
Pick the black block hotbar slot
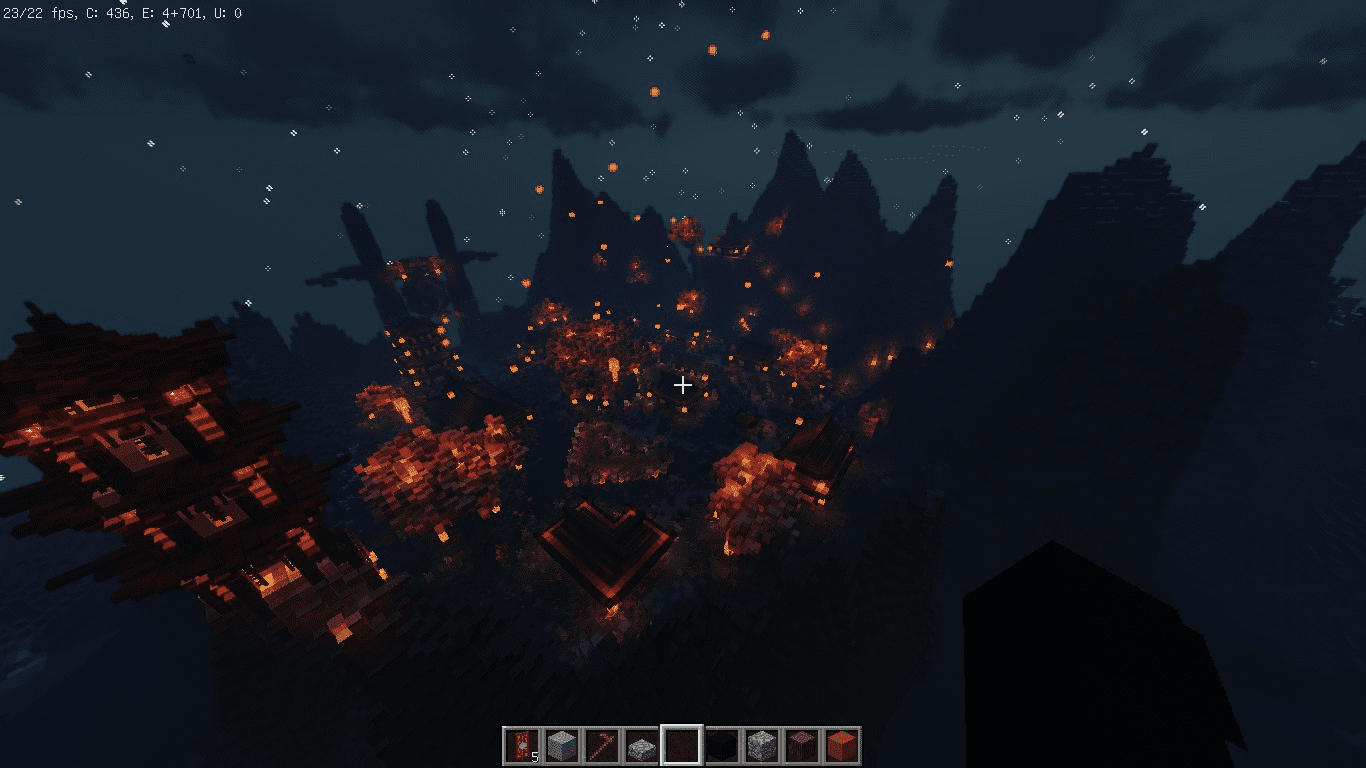[721, 746]
